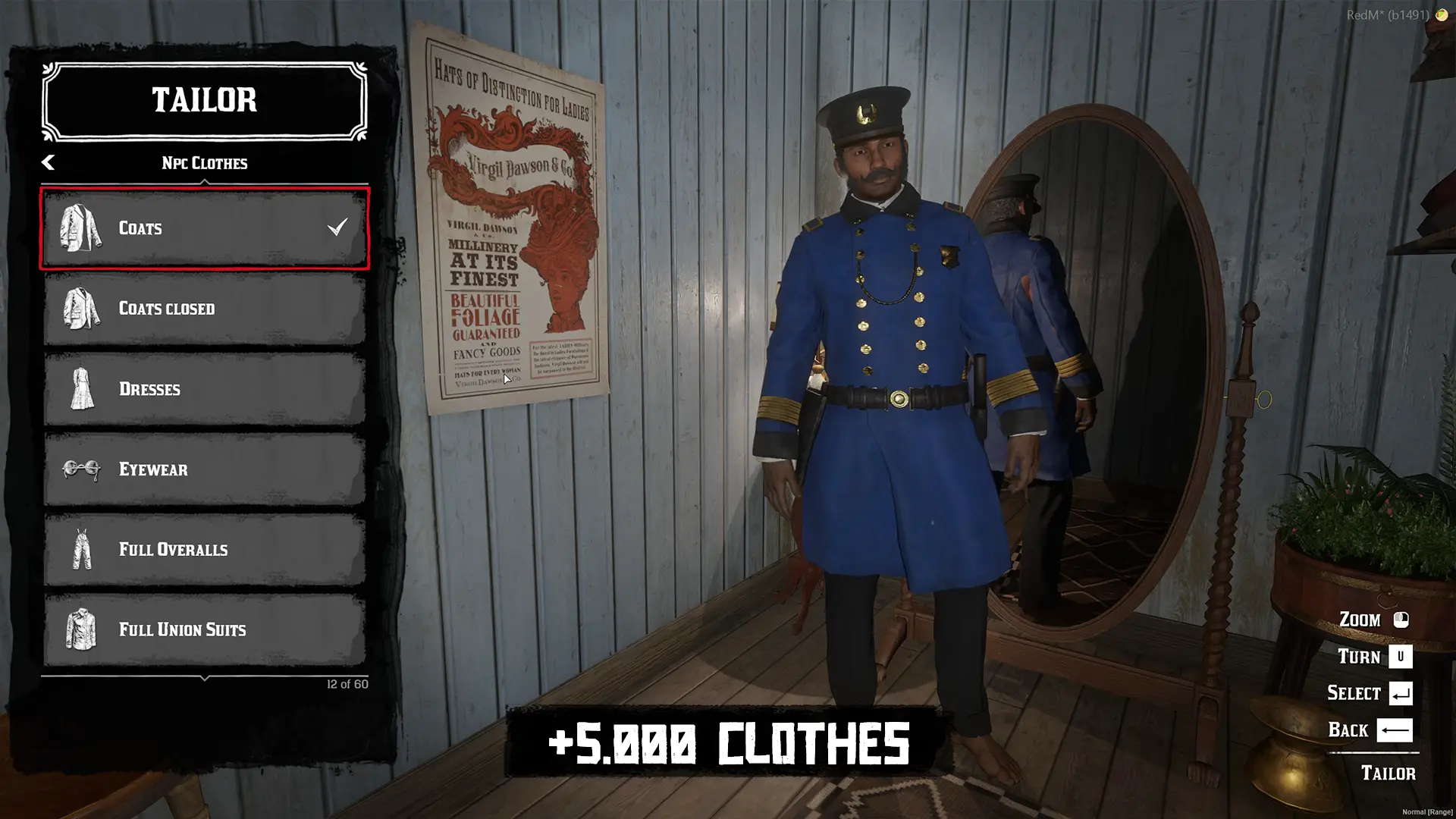Toggle the checkmark on the Coats entry
Screen dimensions: 1456x819
click(338, 225)
